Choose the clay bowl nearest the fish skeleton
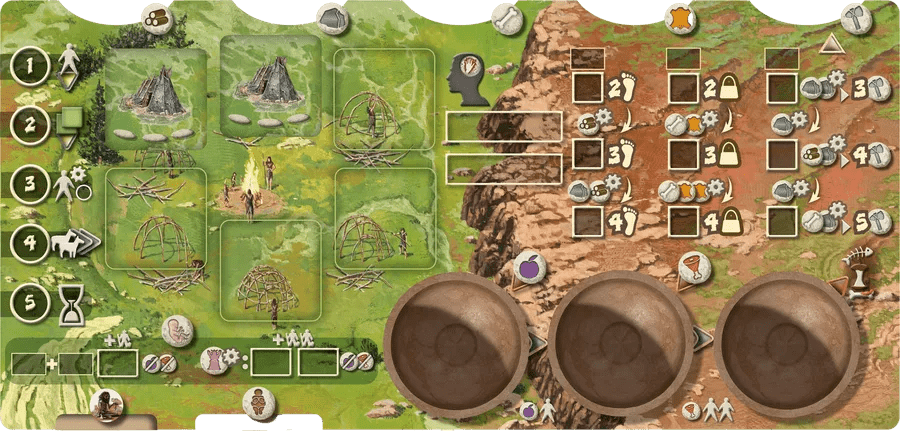 point(787,339)
